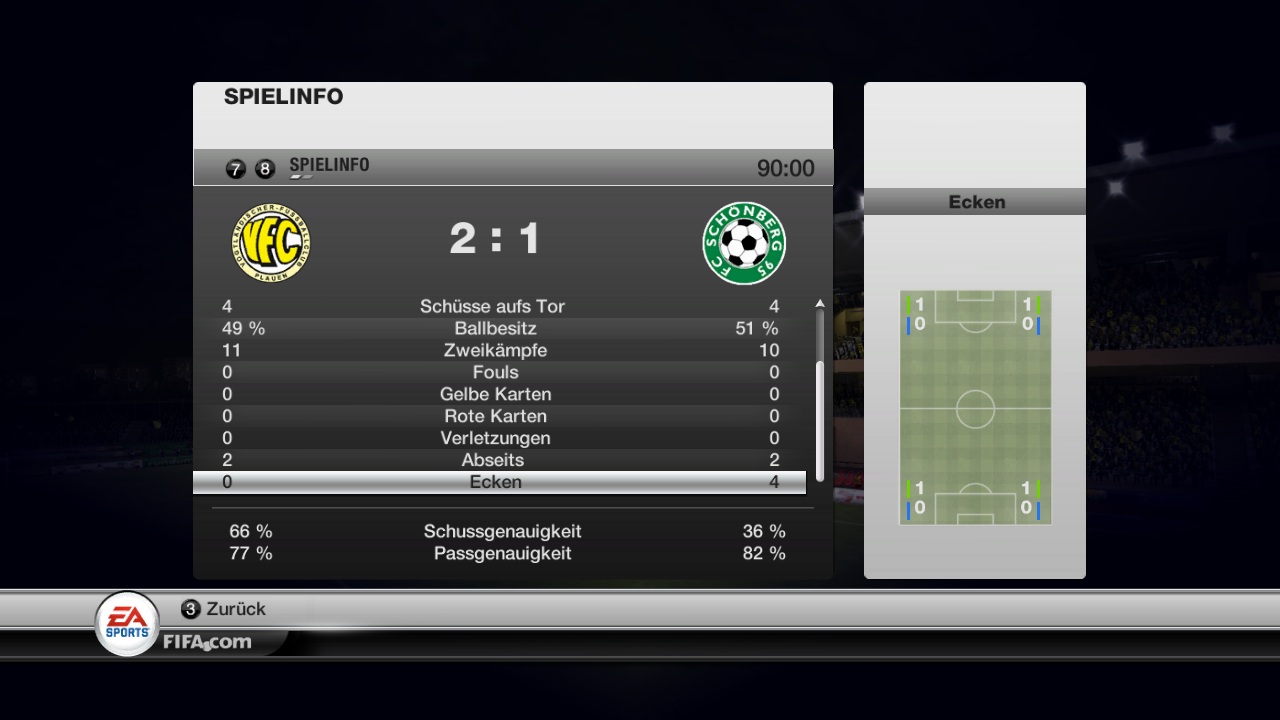The height and width of the screenshot is (720, 1280).
Task: Highlight the Schüsse aufs Tor row
Action: (498, 306)
